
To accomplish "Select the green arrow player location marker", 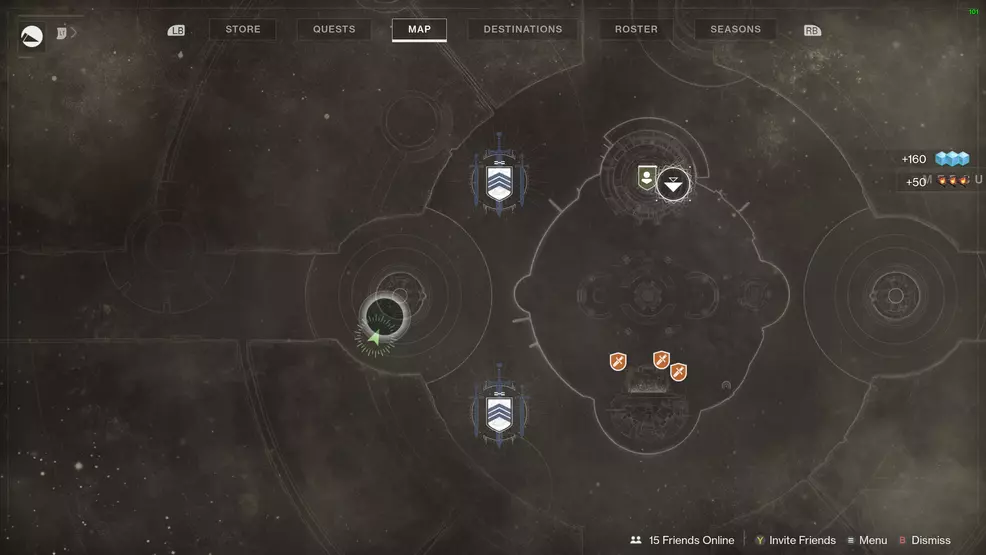I will pos(375,338).
